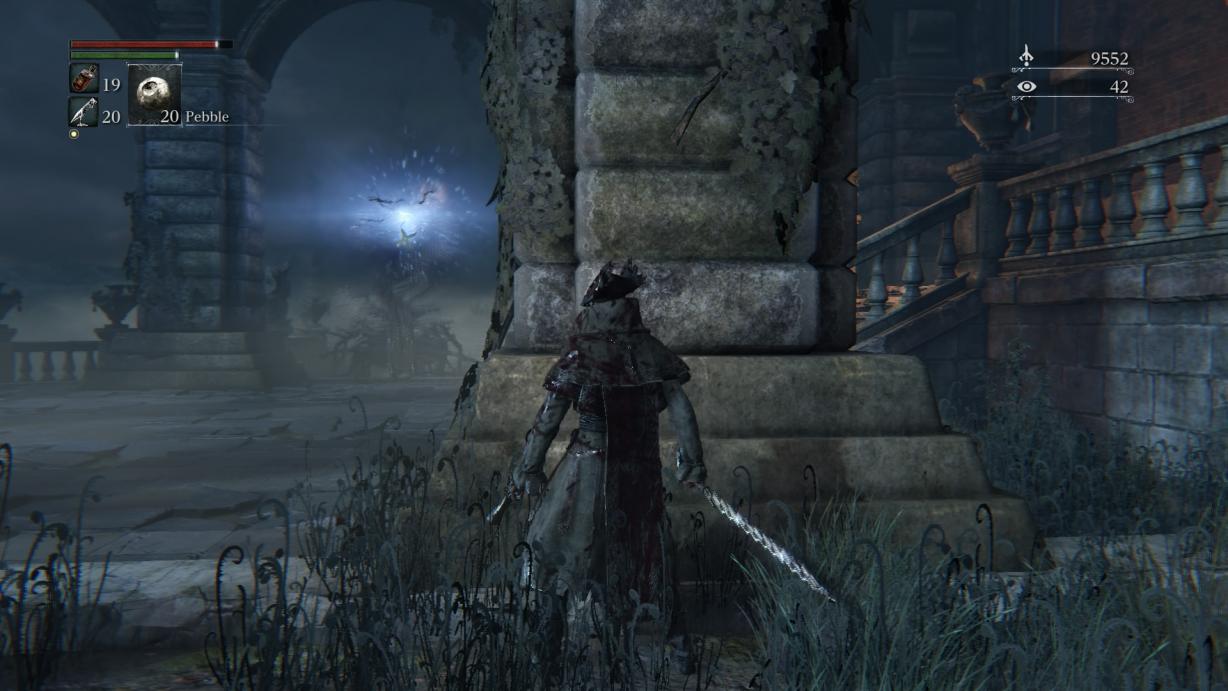Select the Blood Vial quick-use icon
The image size is (1228, 691).
(83, 79)
